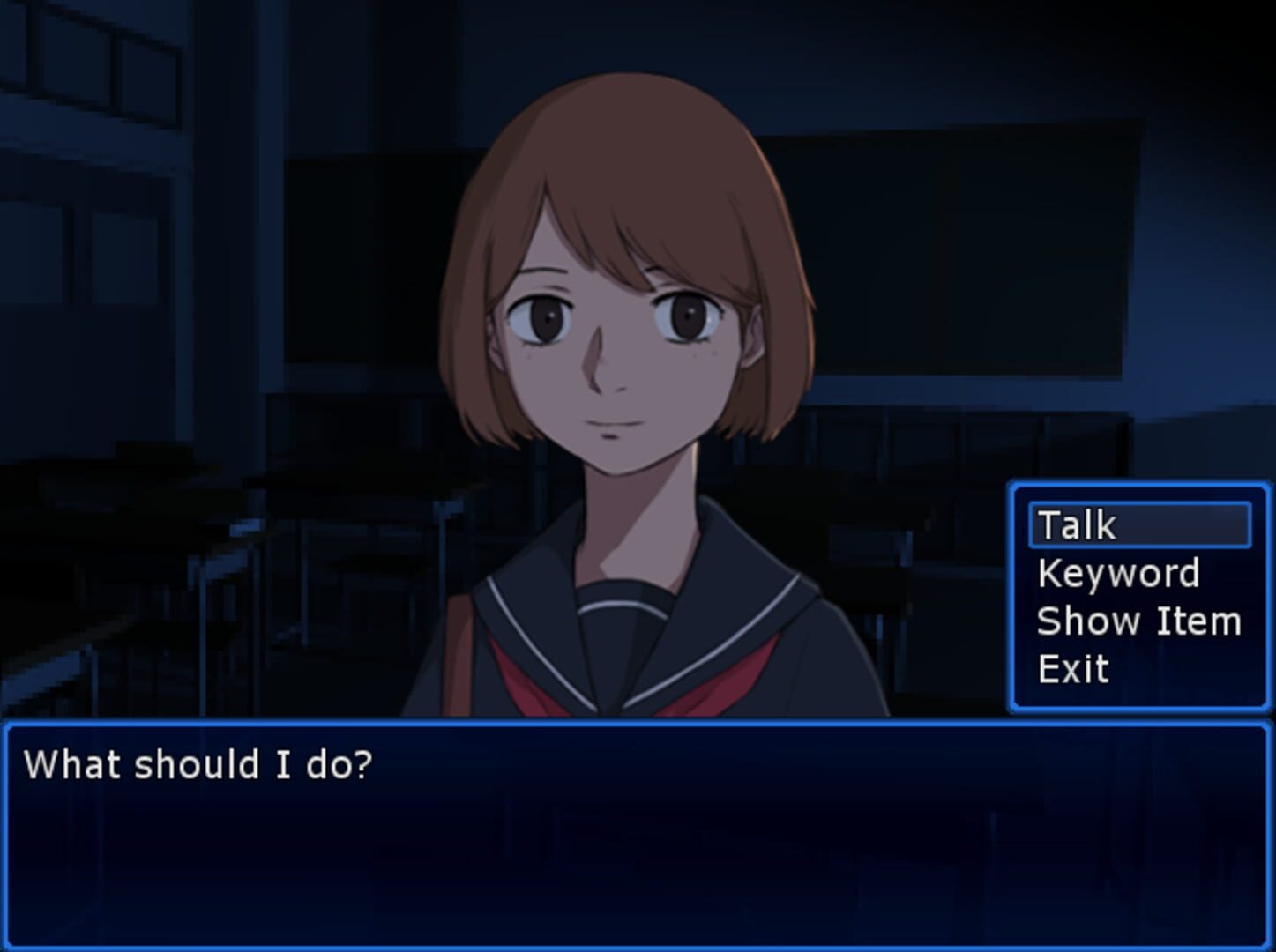This screenshot has width=1276, height=952.
Task: Click Show Item to present an object
Action: click(1140, 621)
